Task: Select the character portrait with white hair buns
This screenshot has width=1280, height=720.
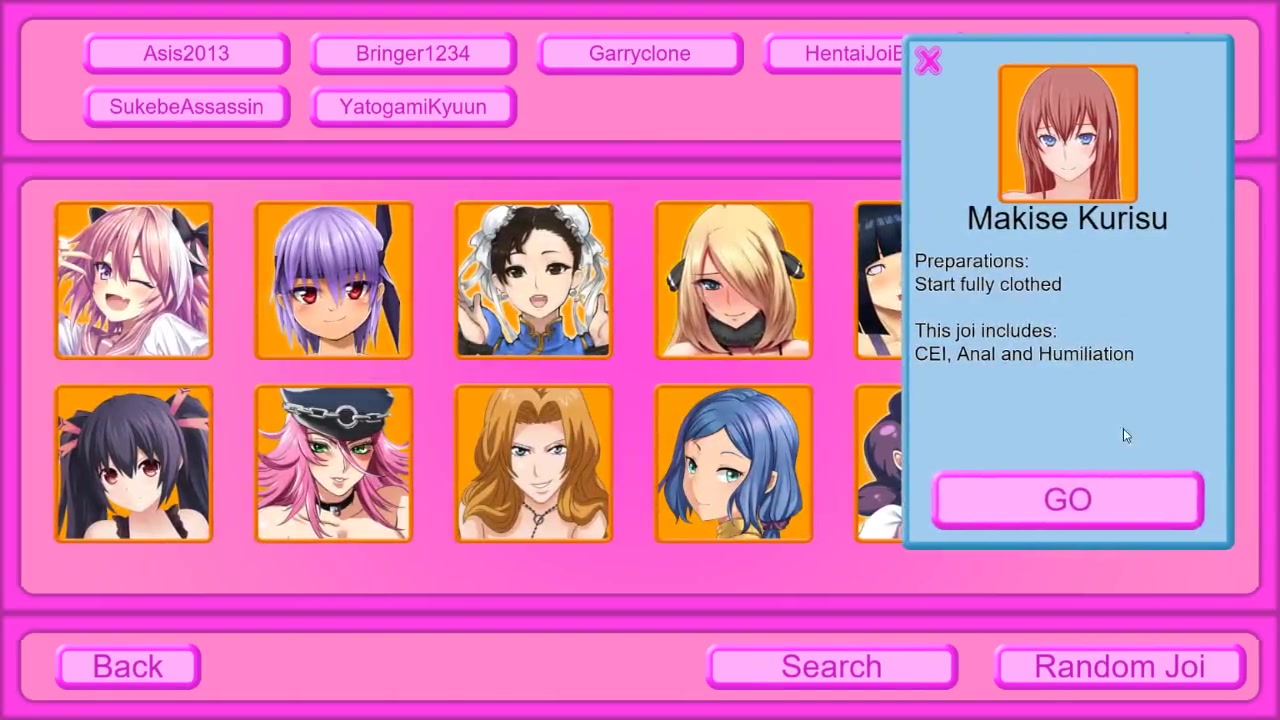Action: click(534, 280)
